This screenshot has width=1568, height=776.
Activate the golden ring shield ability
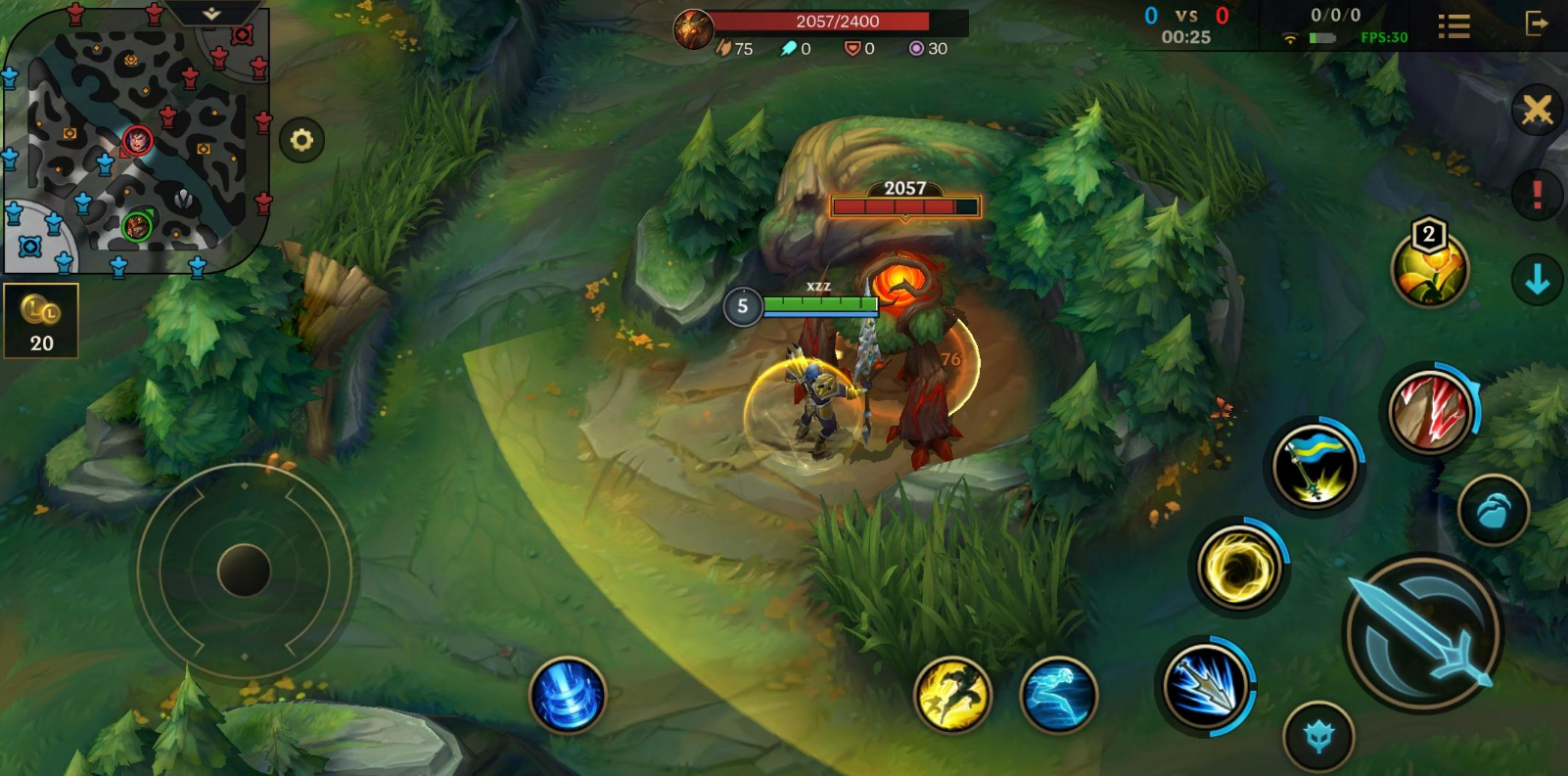1238,567
